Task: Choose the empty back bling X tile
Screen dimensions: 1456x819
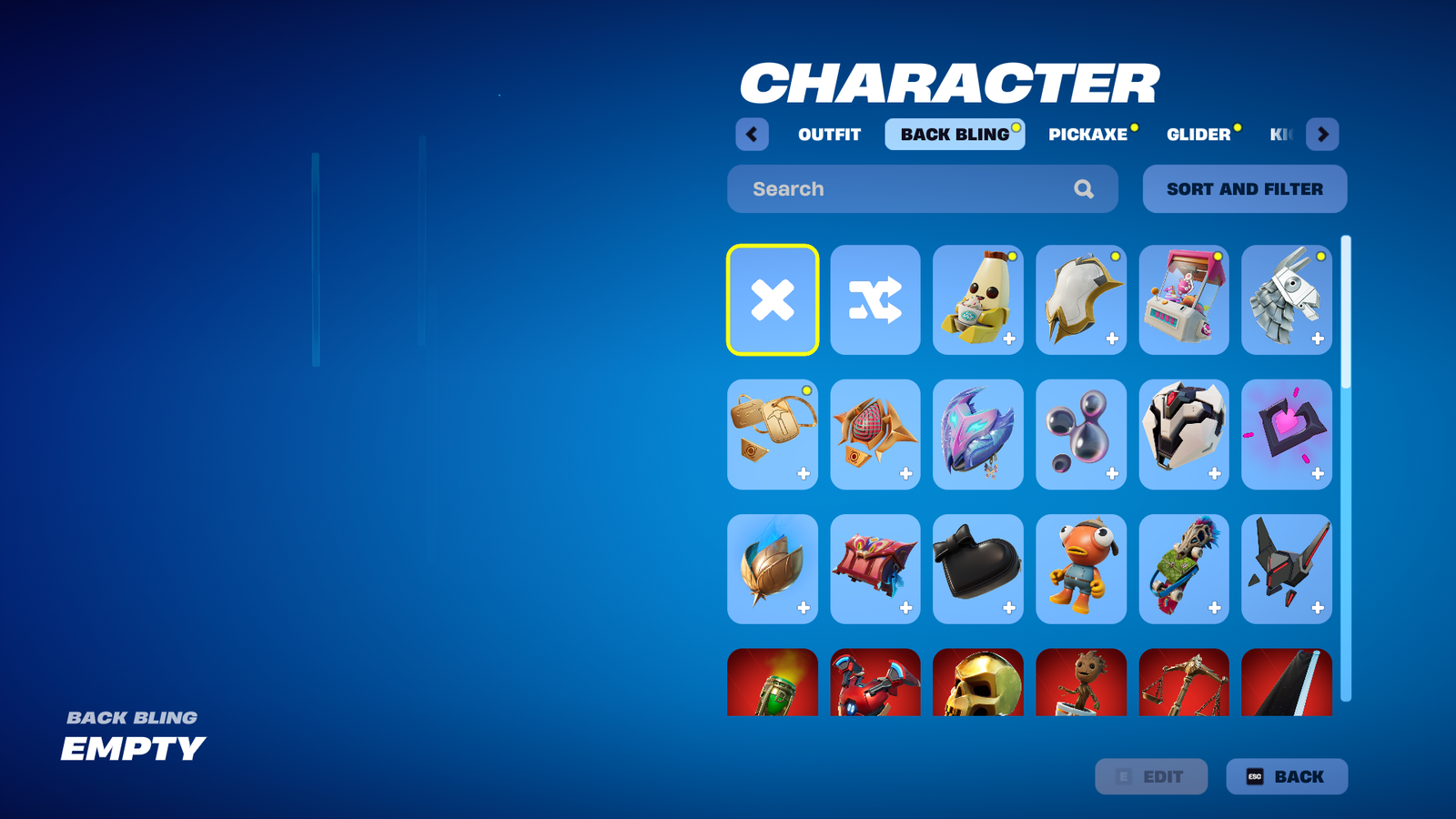Action: click(x=773, y=300)
